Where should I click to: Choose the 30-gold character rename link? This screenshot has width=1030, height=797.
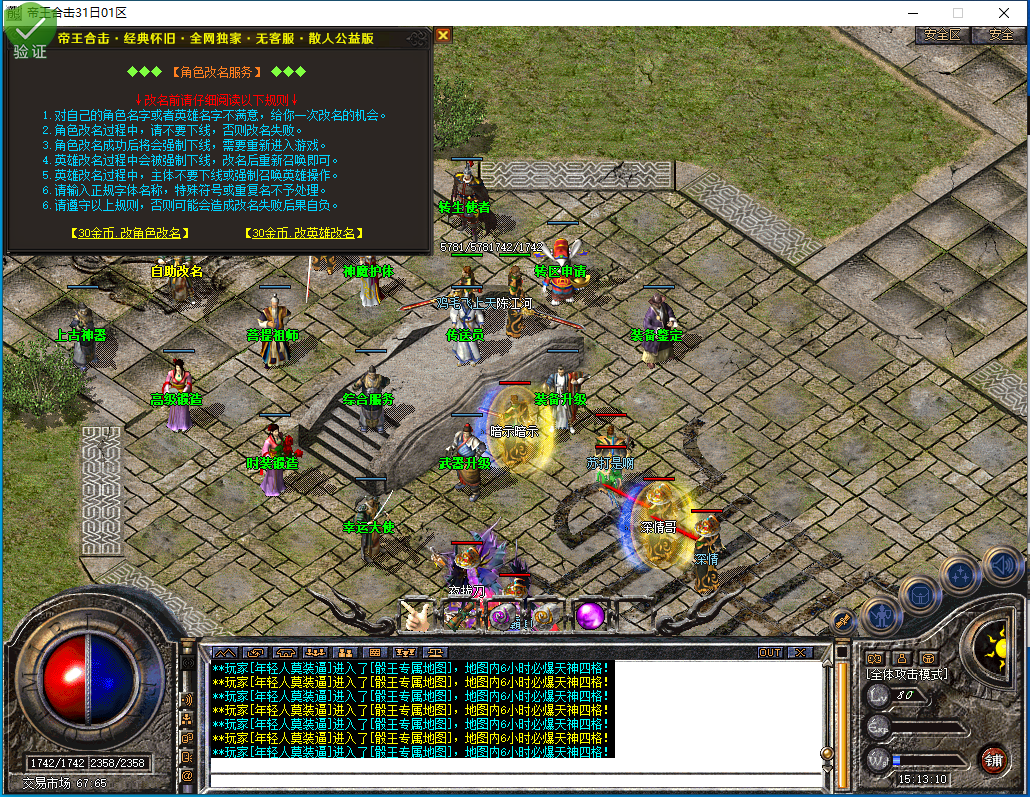(x=130, y=233)
